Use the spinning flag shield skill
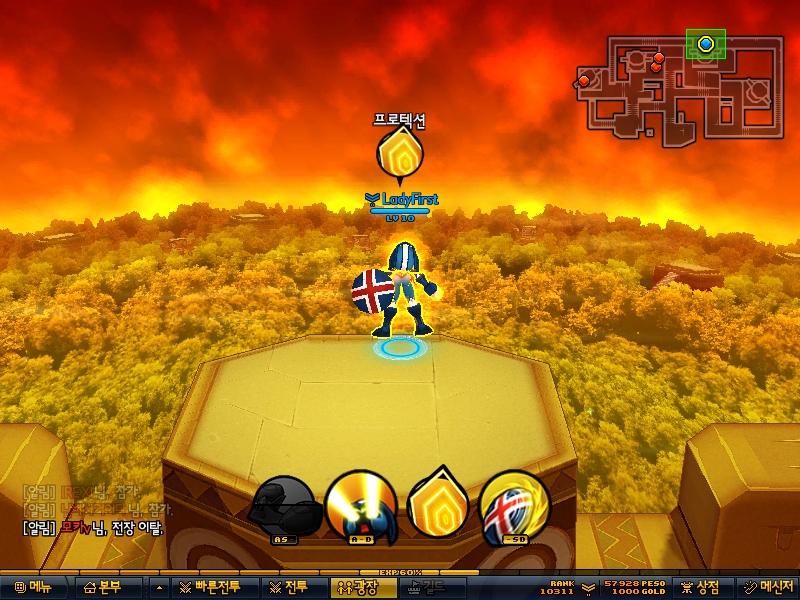Image resolution: width=800 pixels, height=600 pixels. [514, 506]
